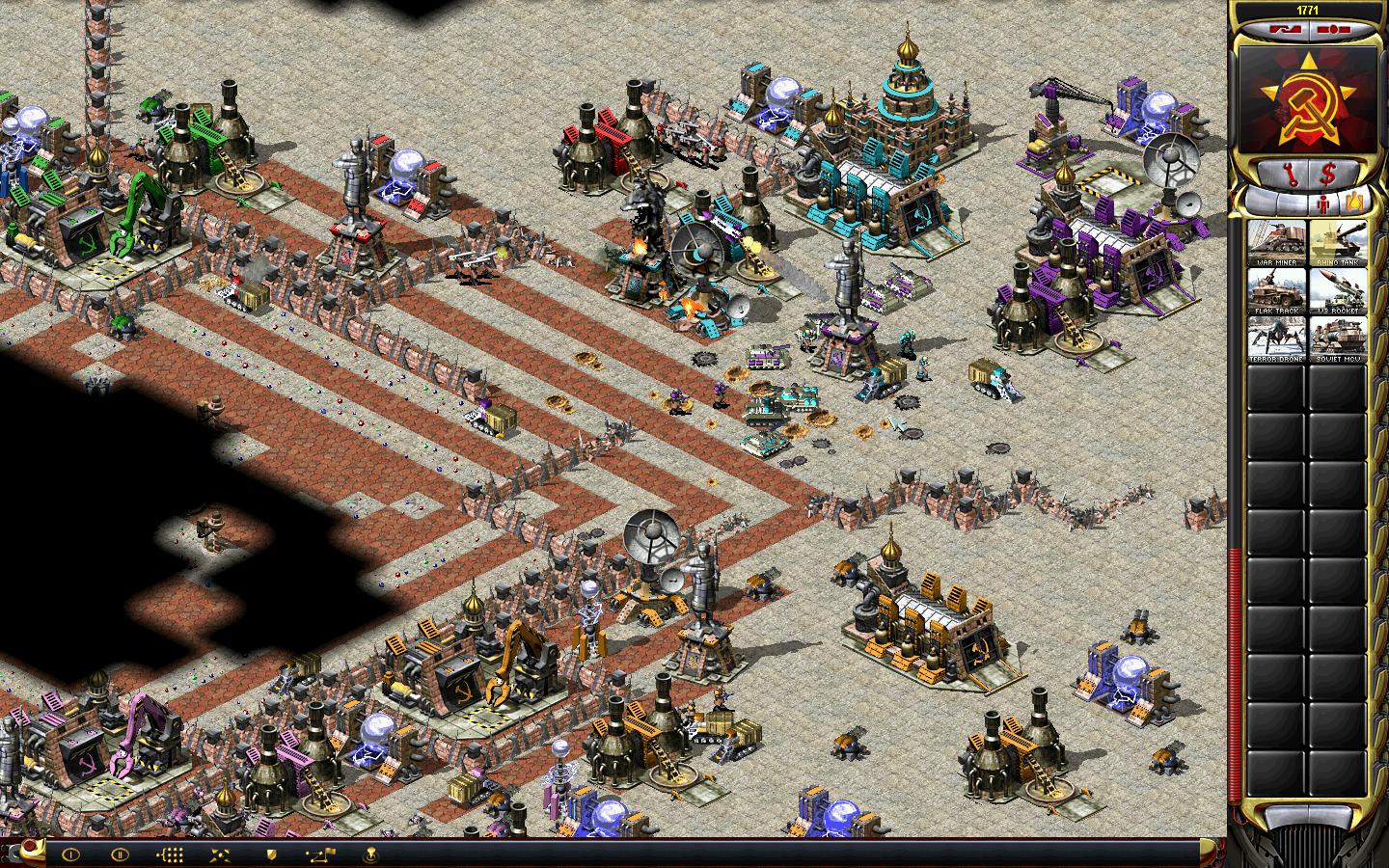The height and width of the screenshot is (868, 1389).
Task: Activate the dollar-sign sell mode button
Action: coord(1328,175)
